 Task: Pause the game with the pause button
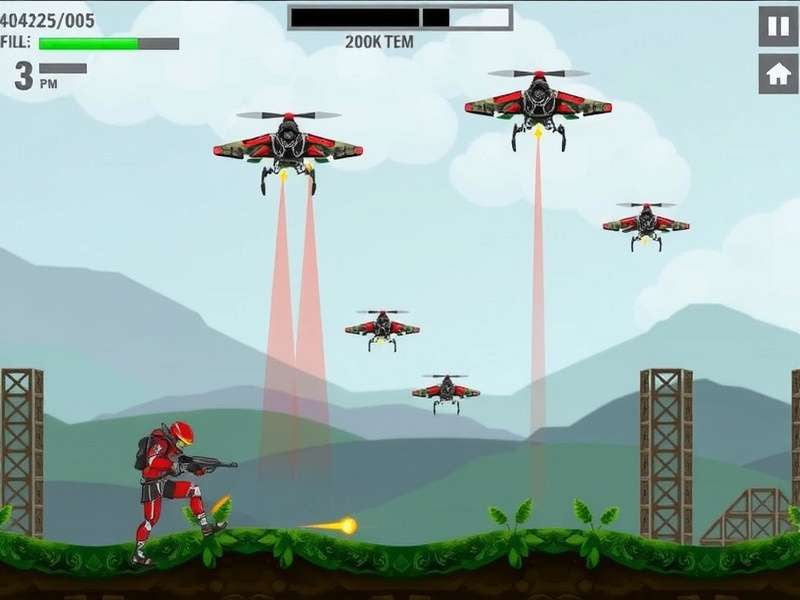pos(778,26)
